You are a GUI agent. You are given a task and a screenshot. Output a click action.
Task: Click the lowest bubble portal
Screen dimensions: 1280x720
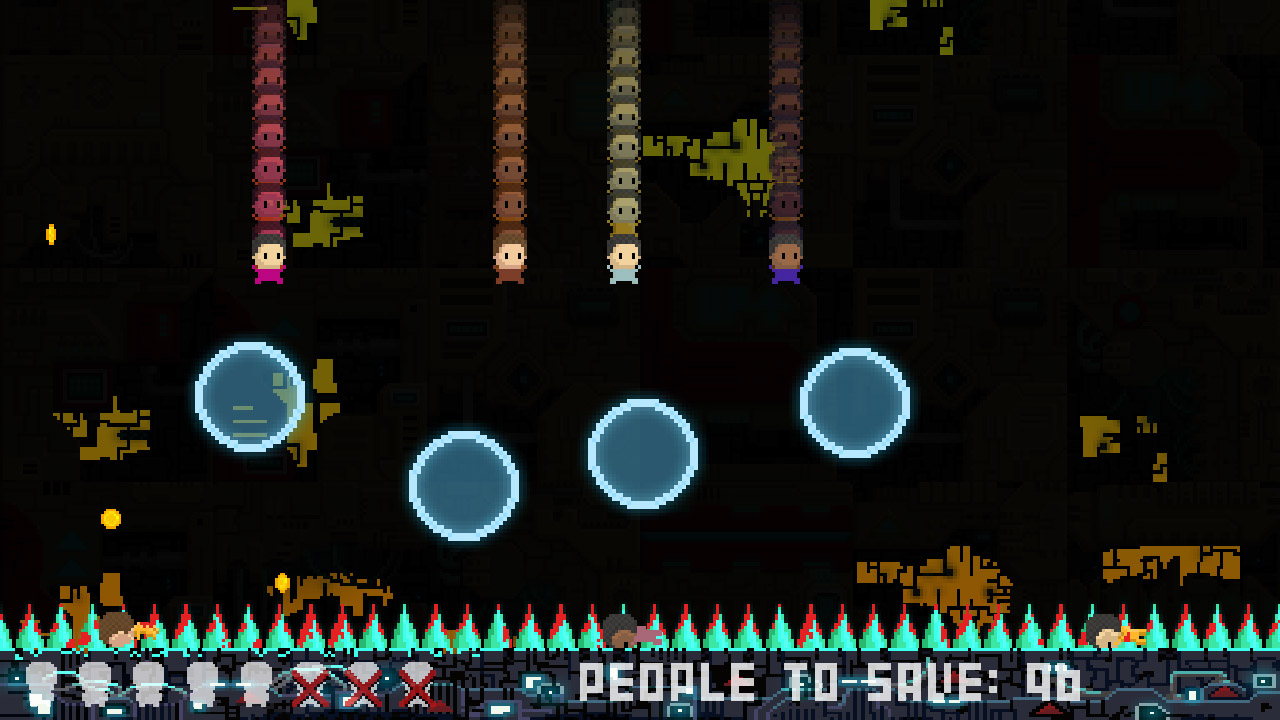pos(465,483)
